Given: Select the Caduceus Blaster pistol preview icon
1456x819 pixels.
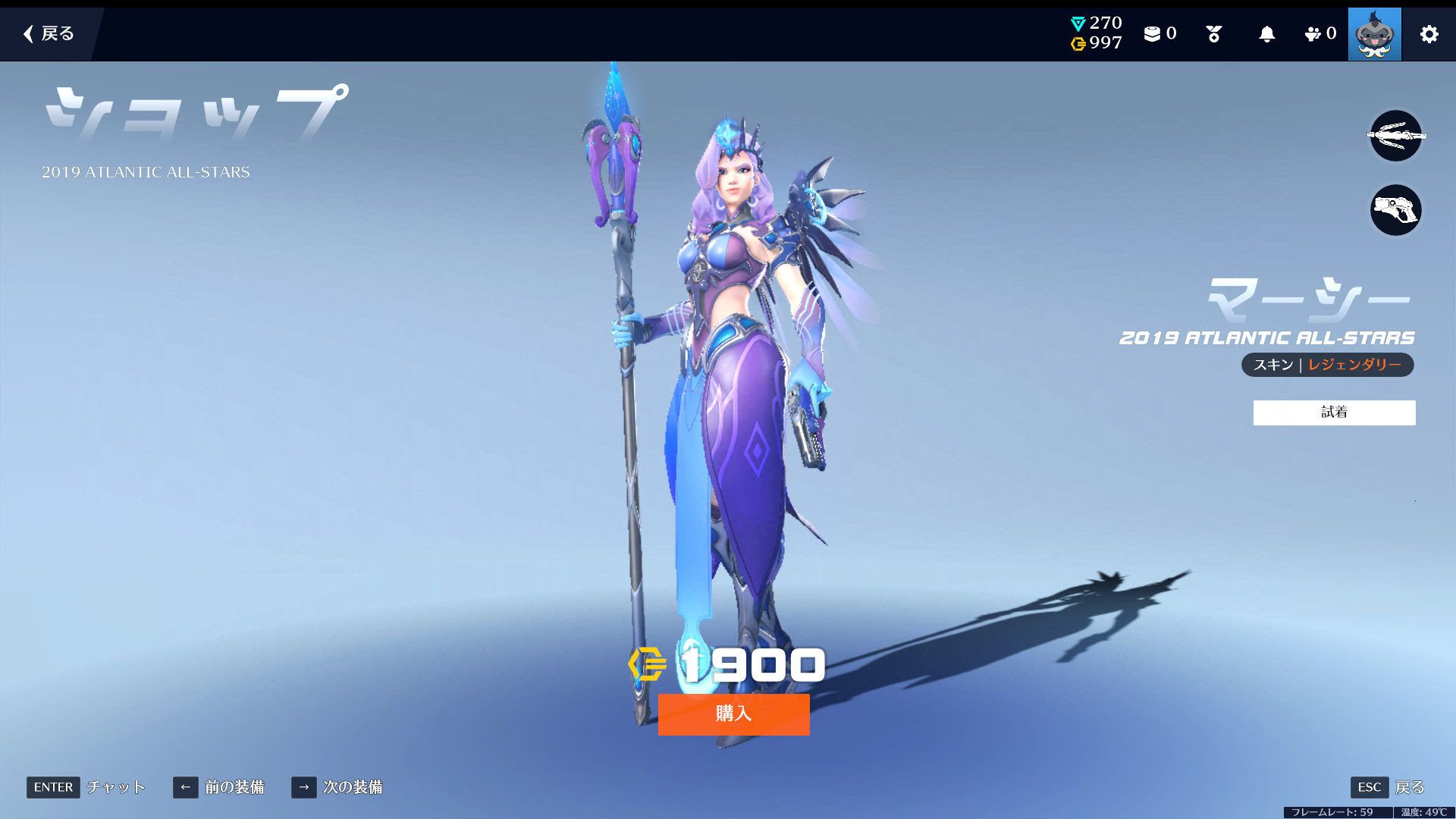Looking at the screenshot, I should tap(1395, 210).
